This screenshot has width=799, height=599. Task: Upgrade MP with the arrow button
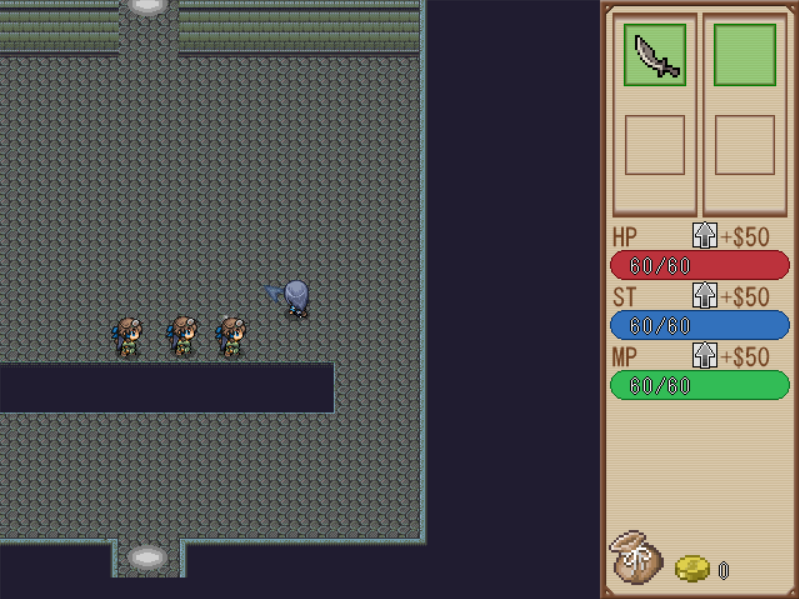click(x=705, y=356)
